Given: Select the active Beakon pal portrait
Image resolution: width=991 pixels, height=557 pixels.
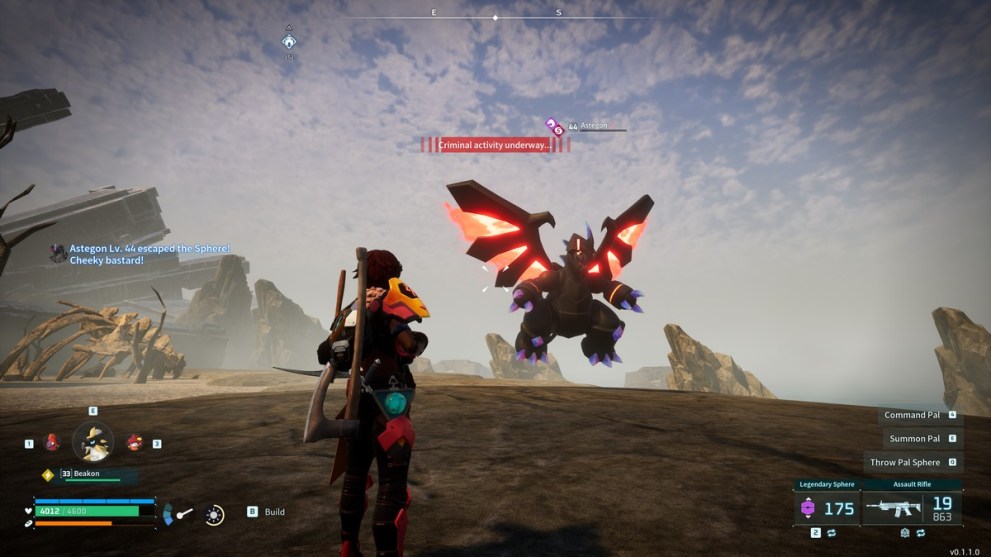Looking at the screenshot, I should click(x=93, y=441).
